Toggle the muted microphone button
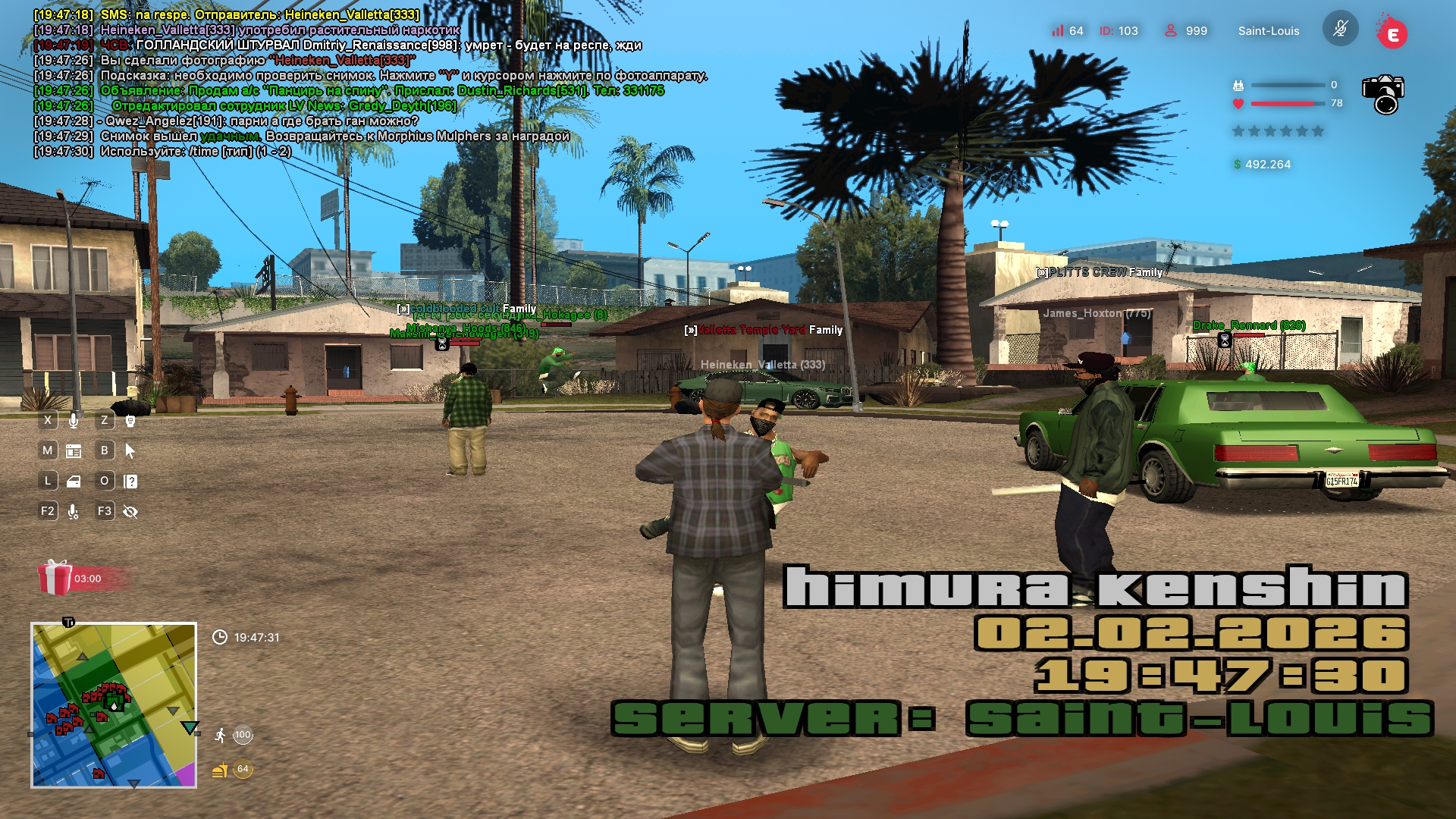The width and height of the screenshot is (1456, 819). [1340, 30]
